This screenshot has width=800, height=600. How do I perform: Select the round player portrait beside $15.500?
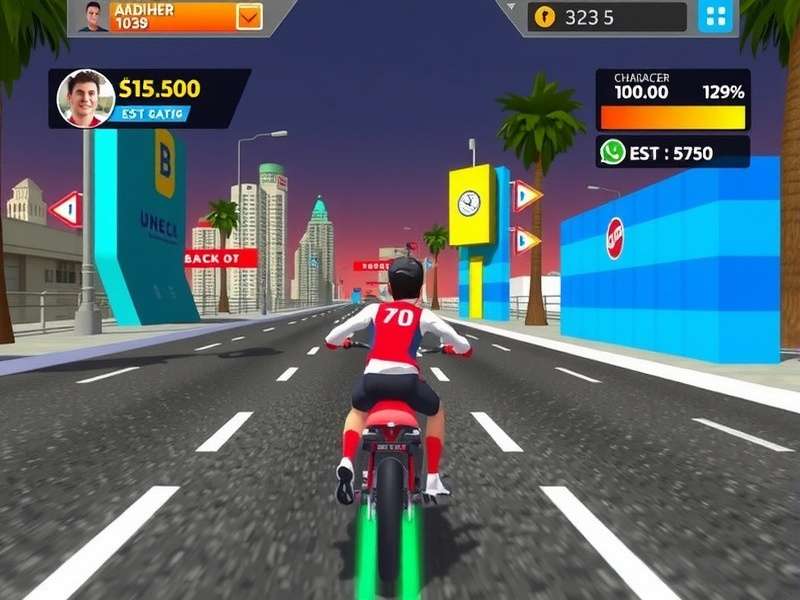pos(85,98)
